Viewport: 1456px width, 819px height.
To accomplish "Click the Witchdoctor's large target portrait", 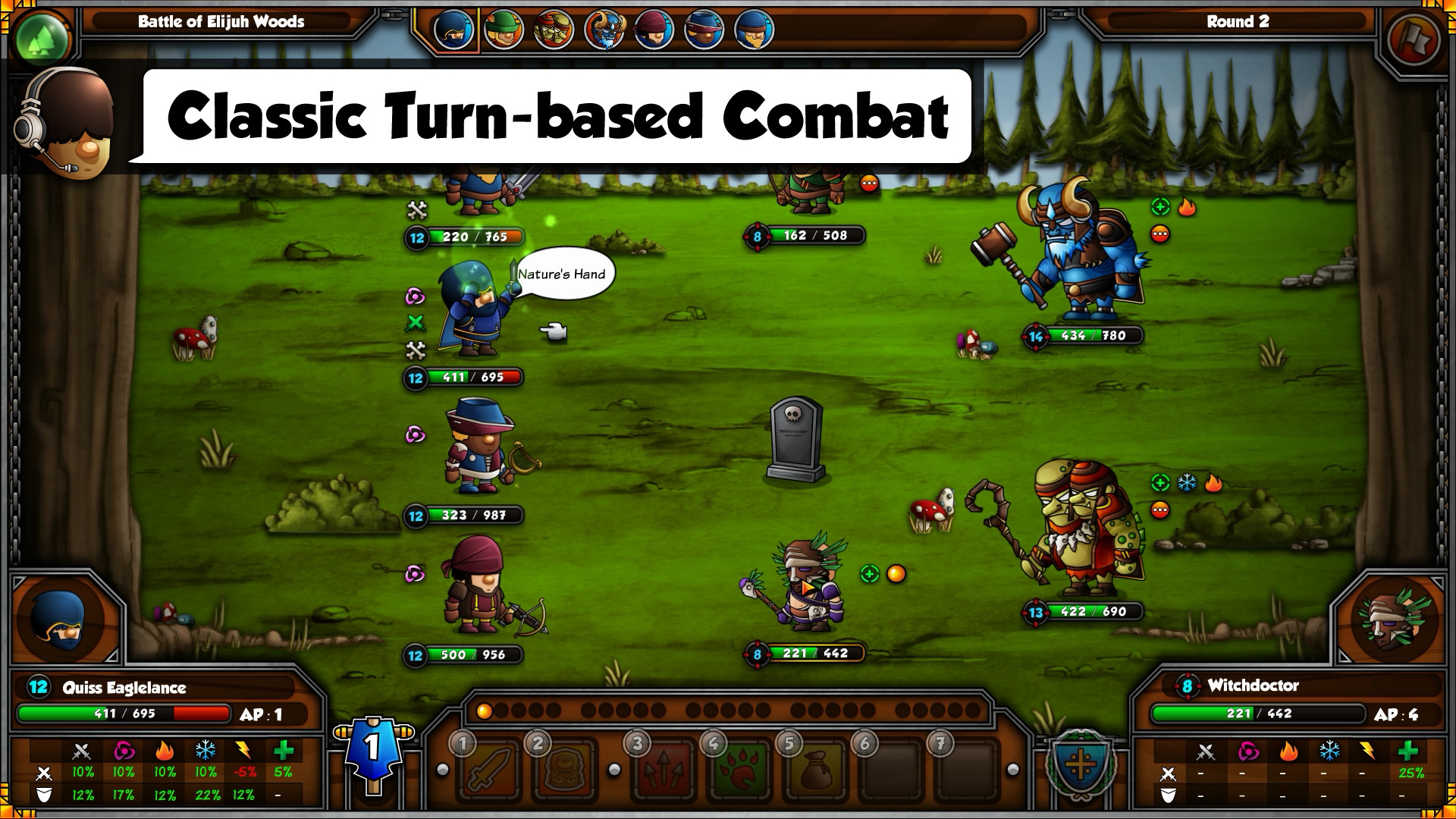I will pyautogui.click(x=1392, y=622).
